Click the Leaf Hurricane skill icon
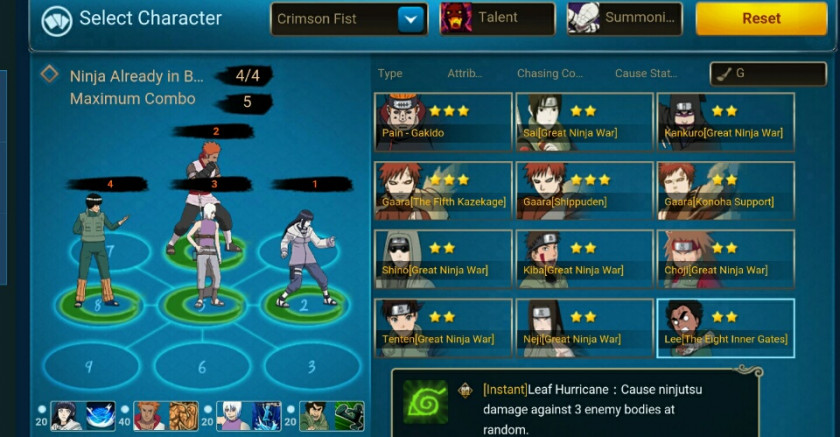 [x=425, y=401]
